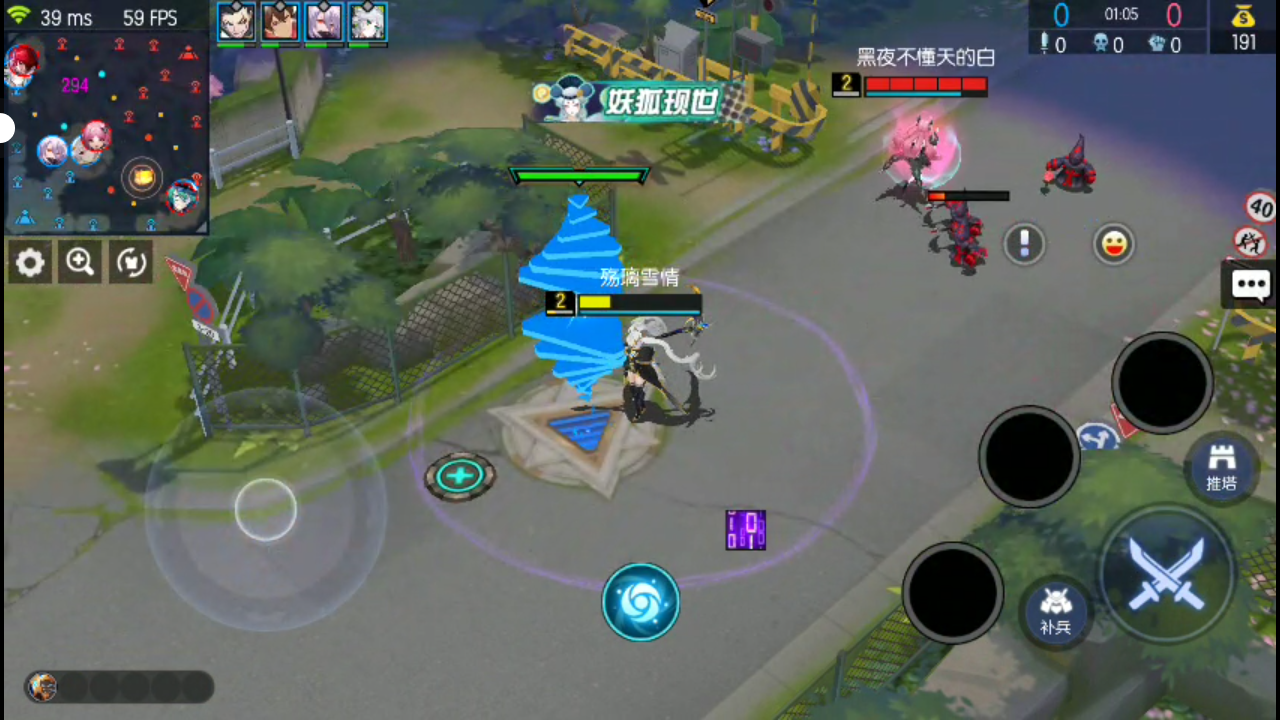Open the settings gear beside the minimap
1280x720 pixels.
pos(29,262)
